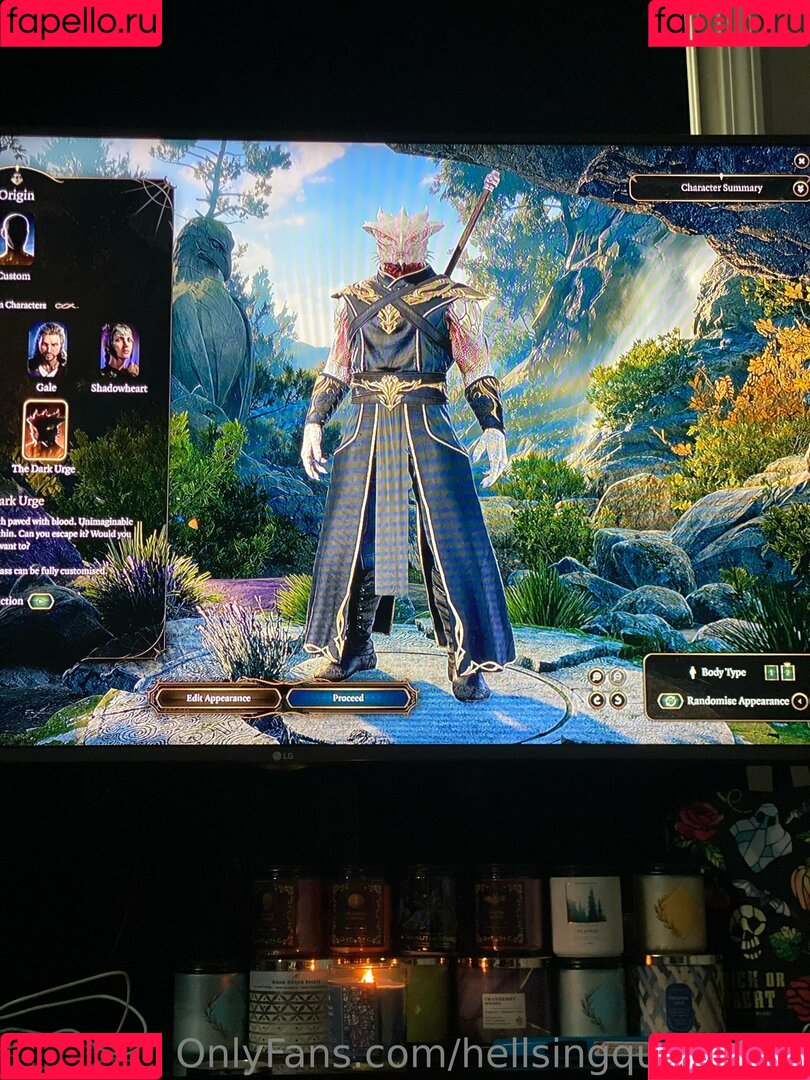The height and width of the screenshot is (1080, 810).
Task: Close the character creation screen
Action: tap(801, 160)
